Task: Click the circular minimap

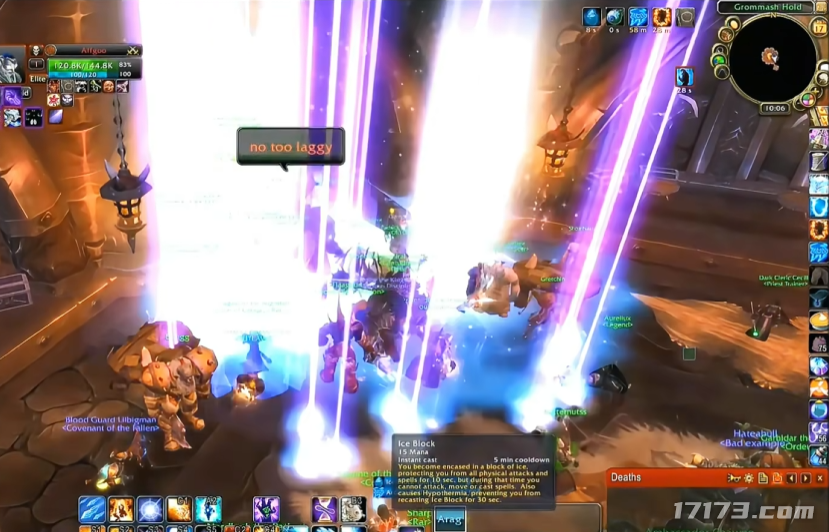Action: point(771,58)
